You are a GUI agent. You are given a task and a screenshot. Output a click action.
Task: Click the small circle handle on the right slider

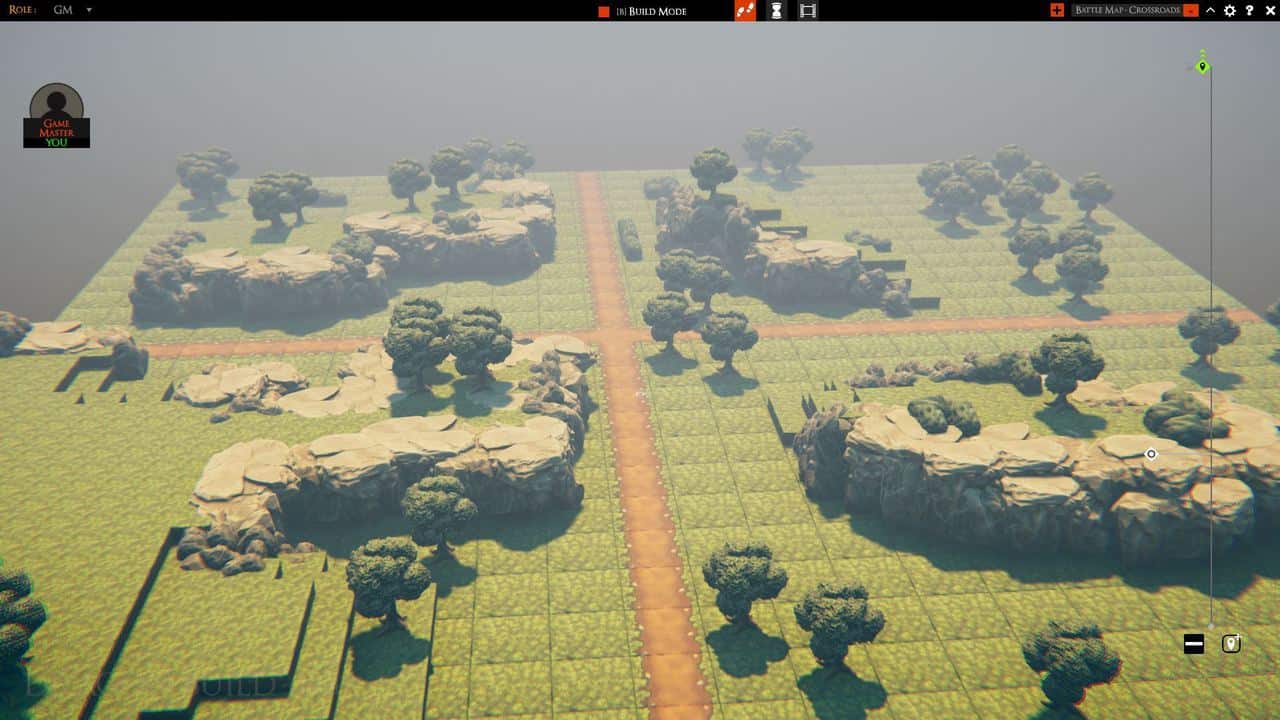pos(1150,453)
